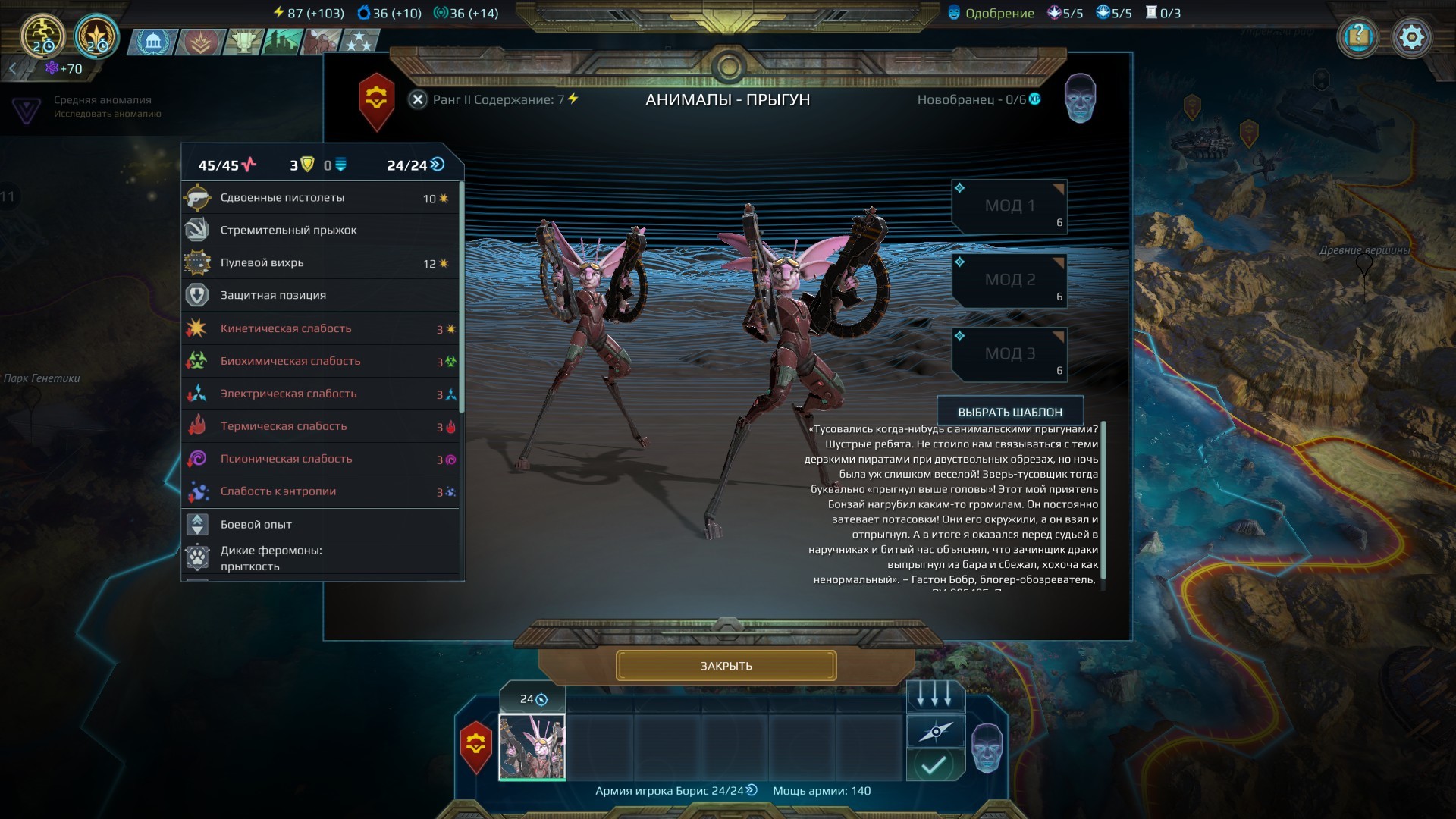Click the round X button beside Ранг II
Viewport: 1456px width, 819px height.
point(418,99)
